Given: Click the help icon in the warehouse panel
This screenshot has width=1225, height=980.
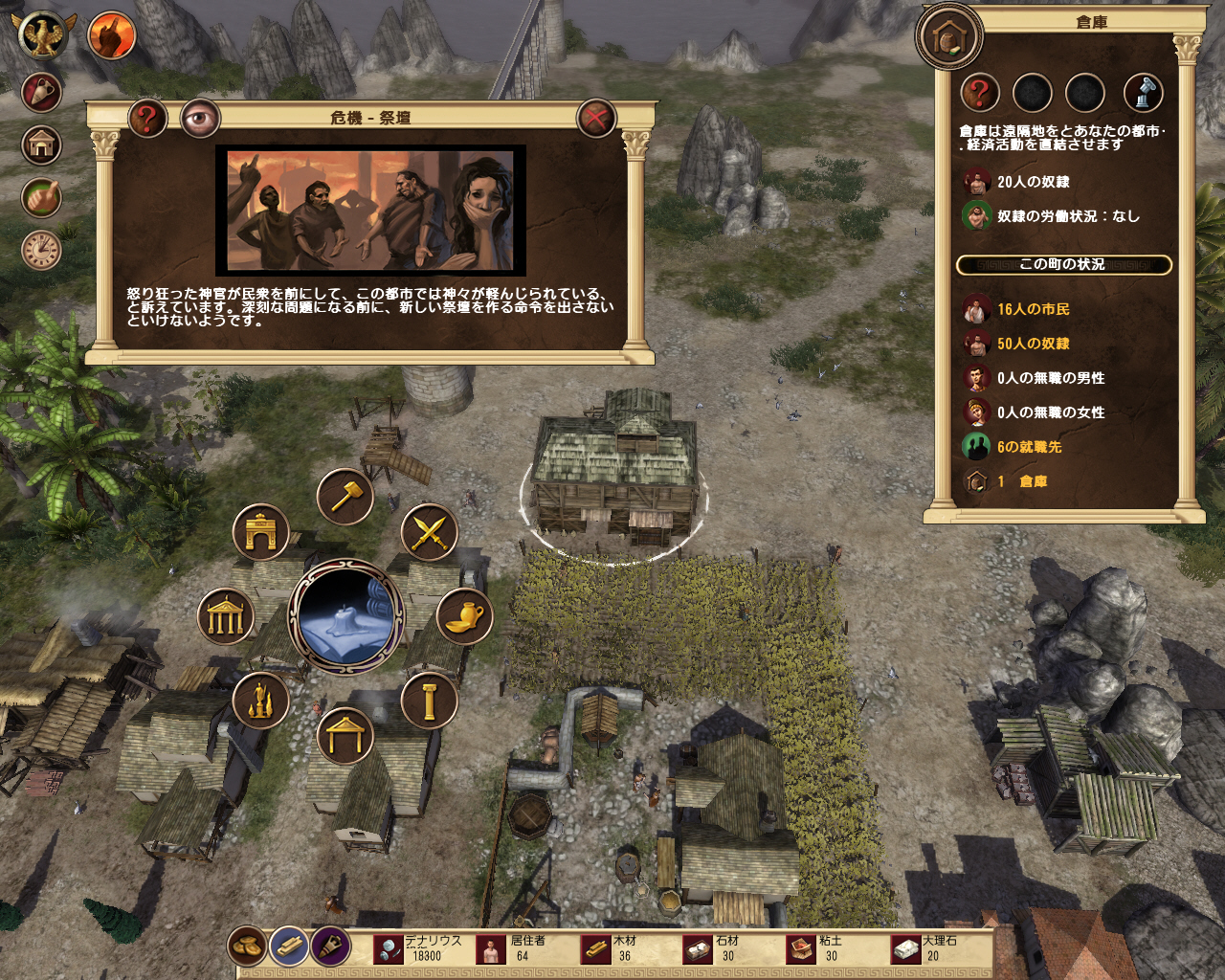Looking at the screenshot, I should [980, 94].
